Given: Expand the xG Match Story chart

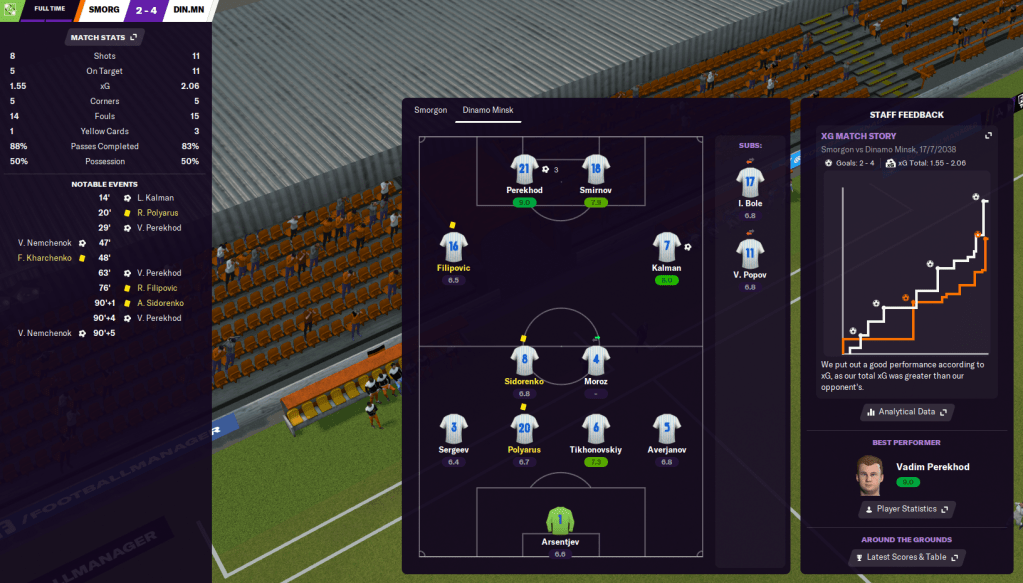Looking at the screenshot, I should (988, 136).
